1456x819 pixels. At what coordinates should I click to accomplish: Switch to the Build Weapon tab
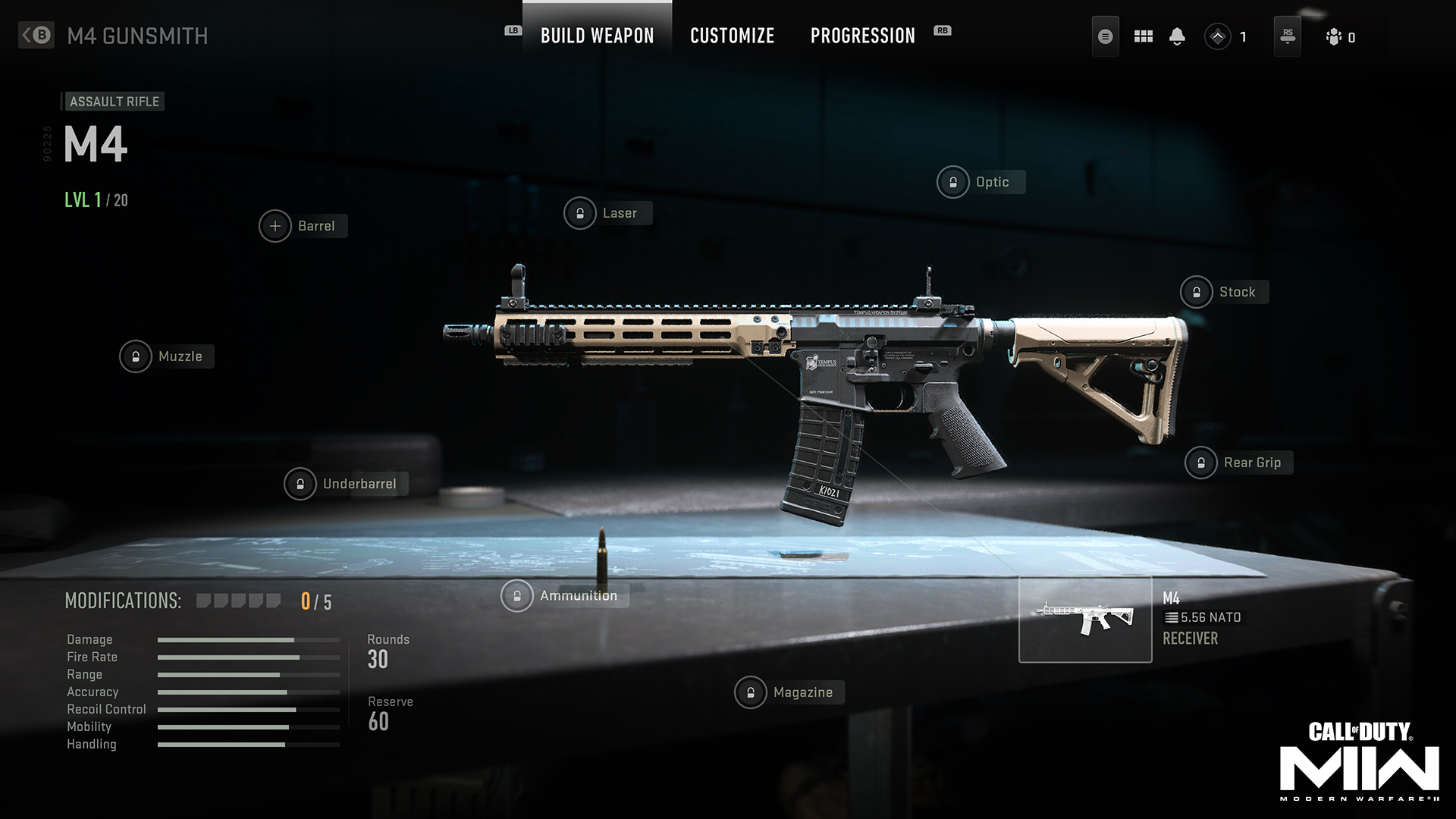(597, 36)
